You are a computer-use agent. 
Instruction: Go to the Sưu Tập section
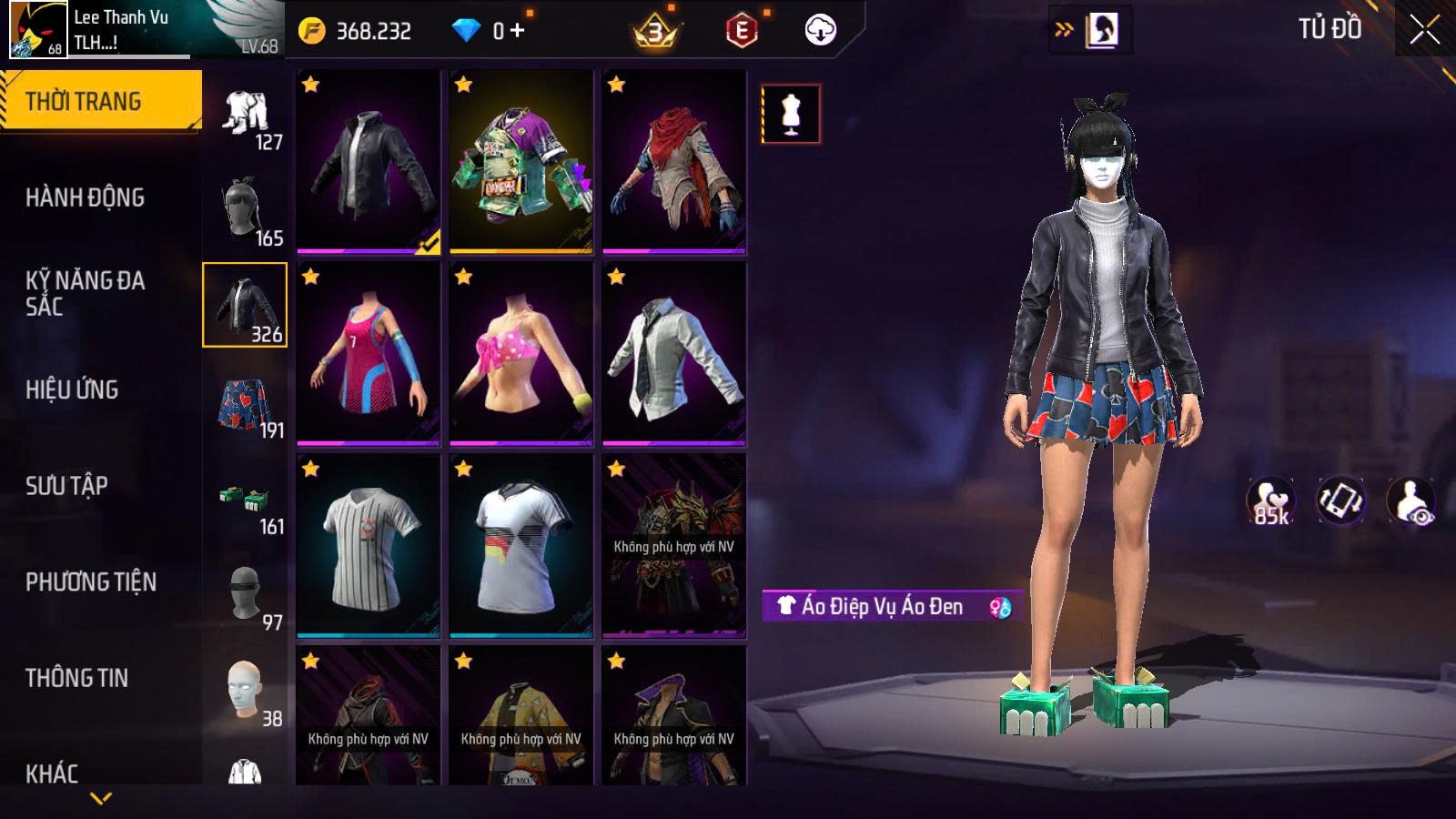(x=66, y=486)
